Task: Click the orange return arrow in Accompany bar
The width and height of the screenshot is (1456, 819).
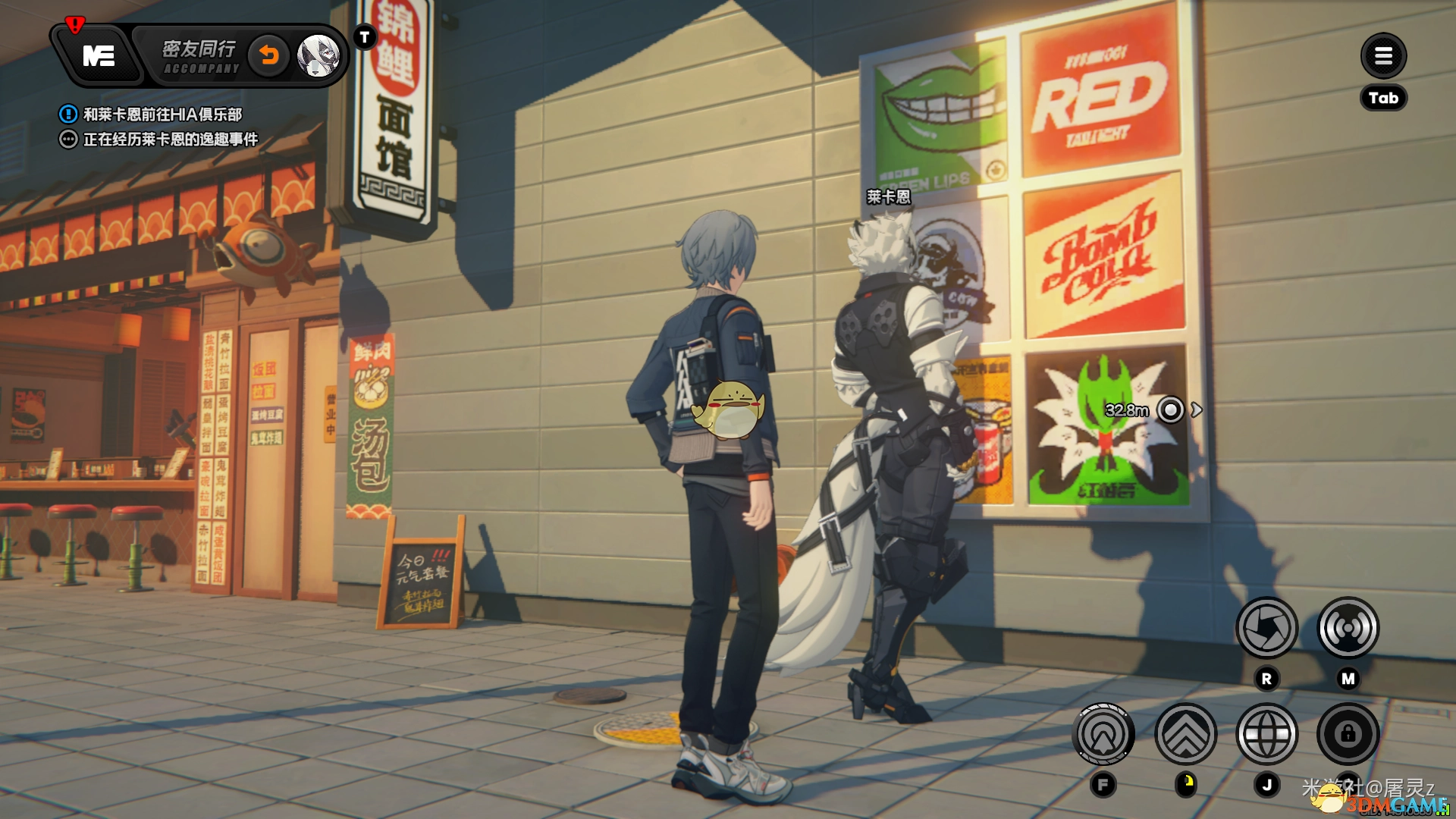Action: (x=269, y=55)
